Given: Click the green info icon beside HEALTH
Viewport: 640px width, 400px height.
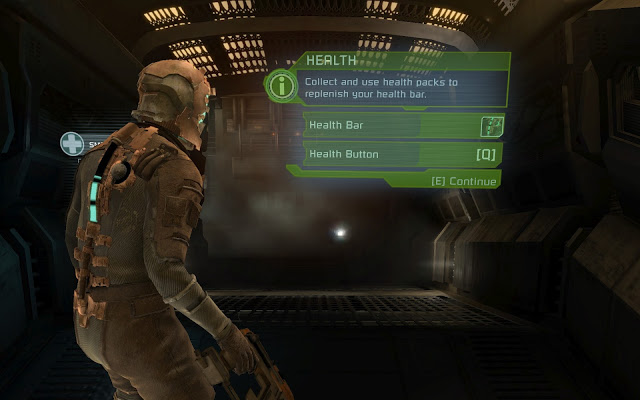Looking at the screenshot, I should coord(282,85).
